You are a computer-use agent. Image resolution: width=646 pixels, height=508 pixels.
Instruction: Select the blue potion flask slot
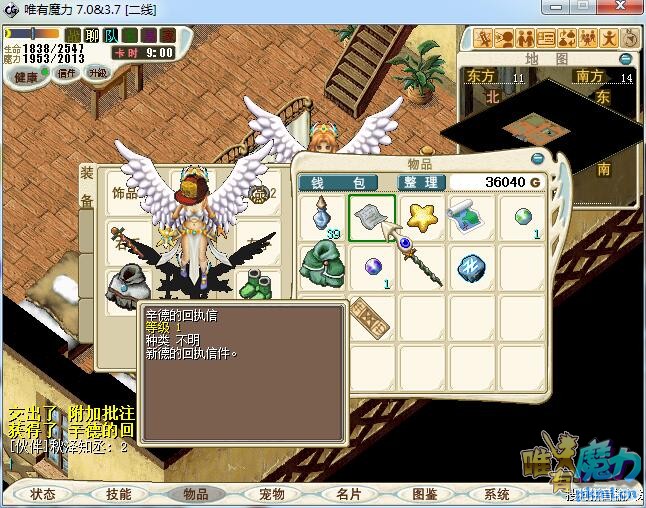(322, 218)
